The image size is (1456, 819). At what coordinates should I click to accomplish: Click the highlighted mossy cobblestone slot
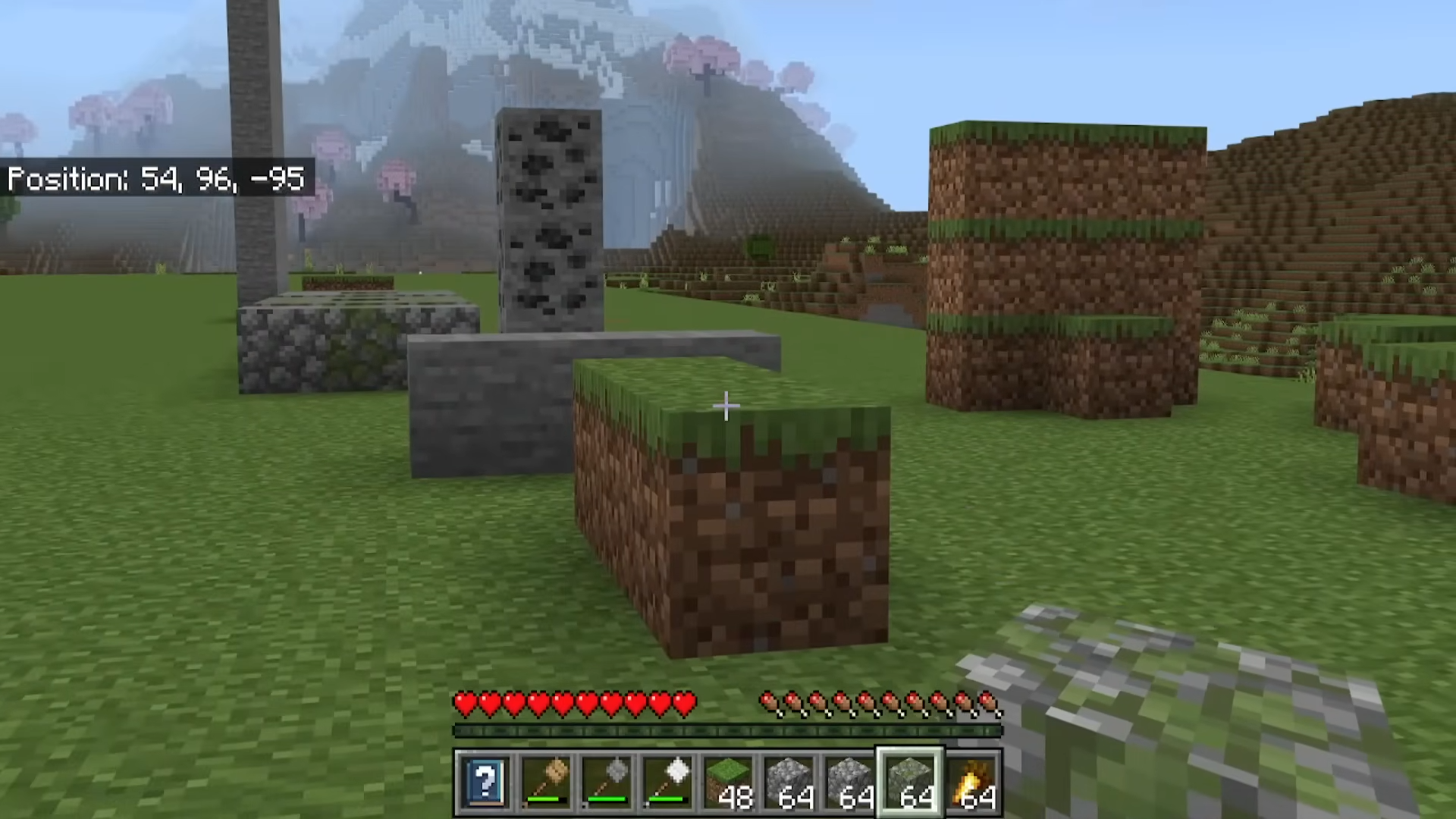pos(910,780)
